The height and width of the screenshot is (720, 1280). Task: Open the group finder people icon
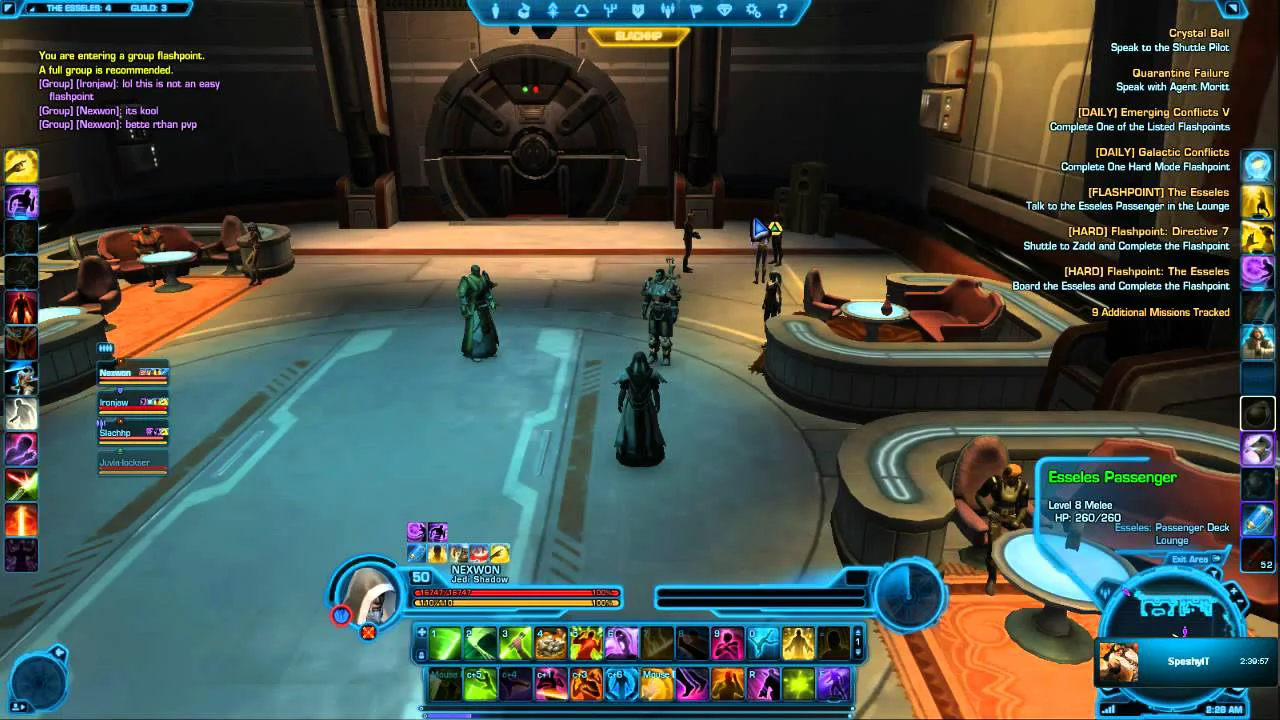point(667,11)
